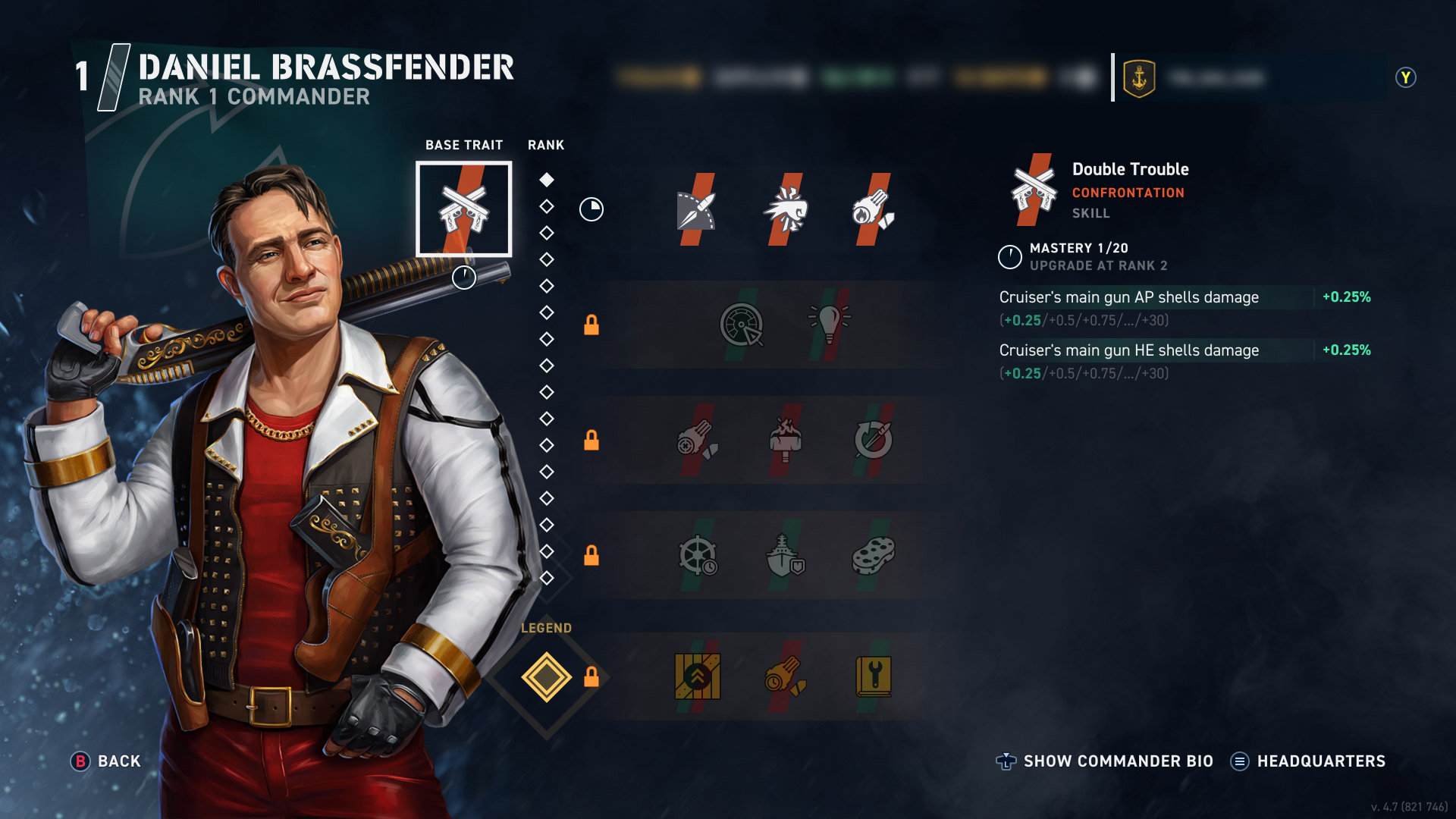Select the filled top rank diamond

546,180
